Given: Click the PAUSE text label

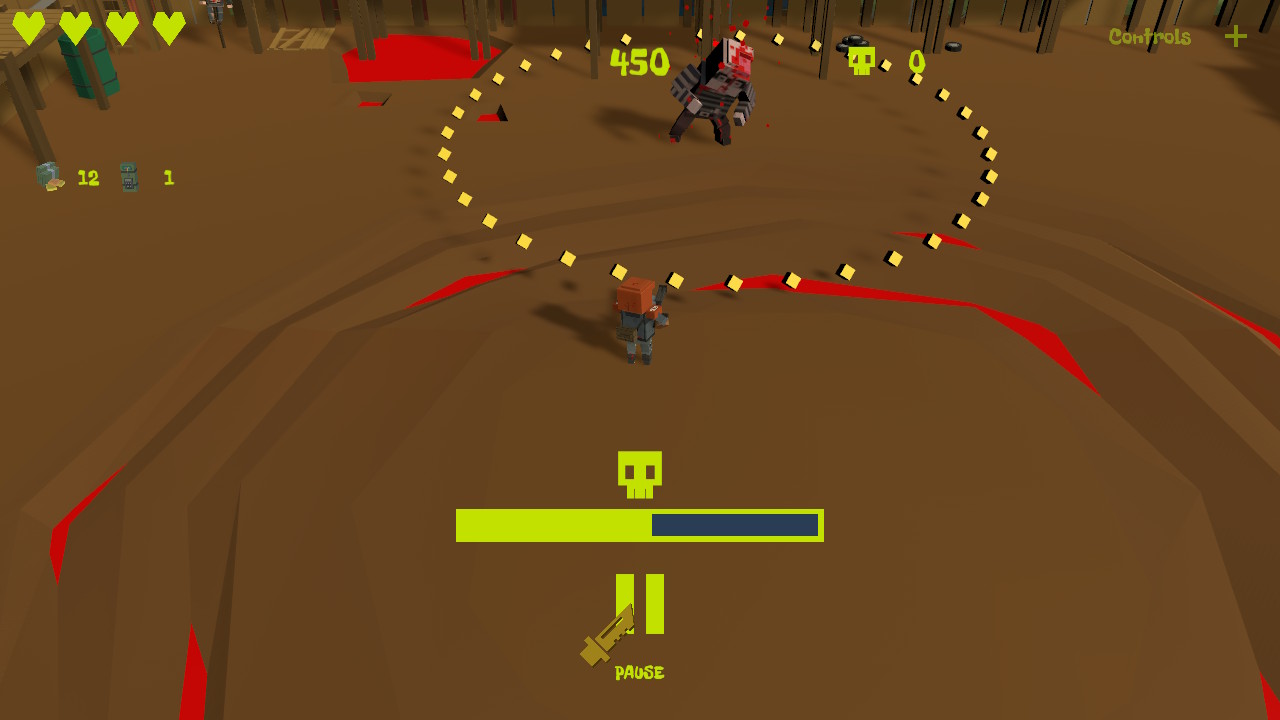Looking at the screenshot, I should click(x=639, y=672).
